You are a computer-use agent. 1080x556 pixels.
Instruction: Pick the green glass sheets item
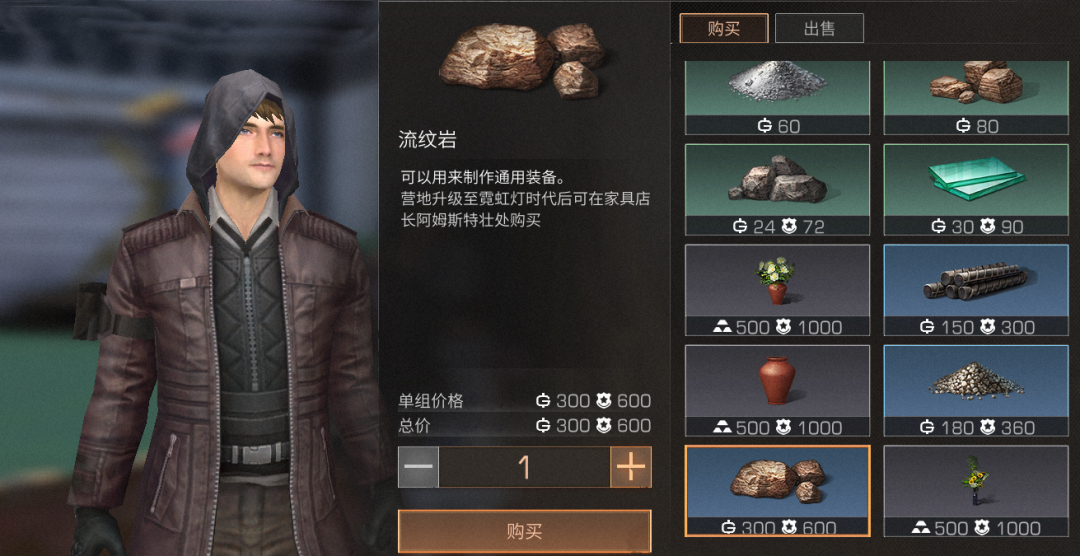click(x=976, y=189)
